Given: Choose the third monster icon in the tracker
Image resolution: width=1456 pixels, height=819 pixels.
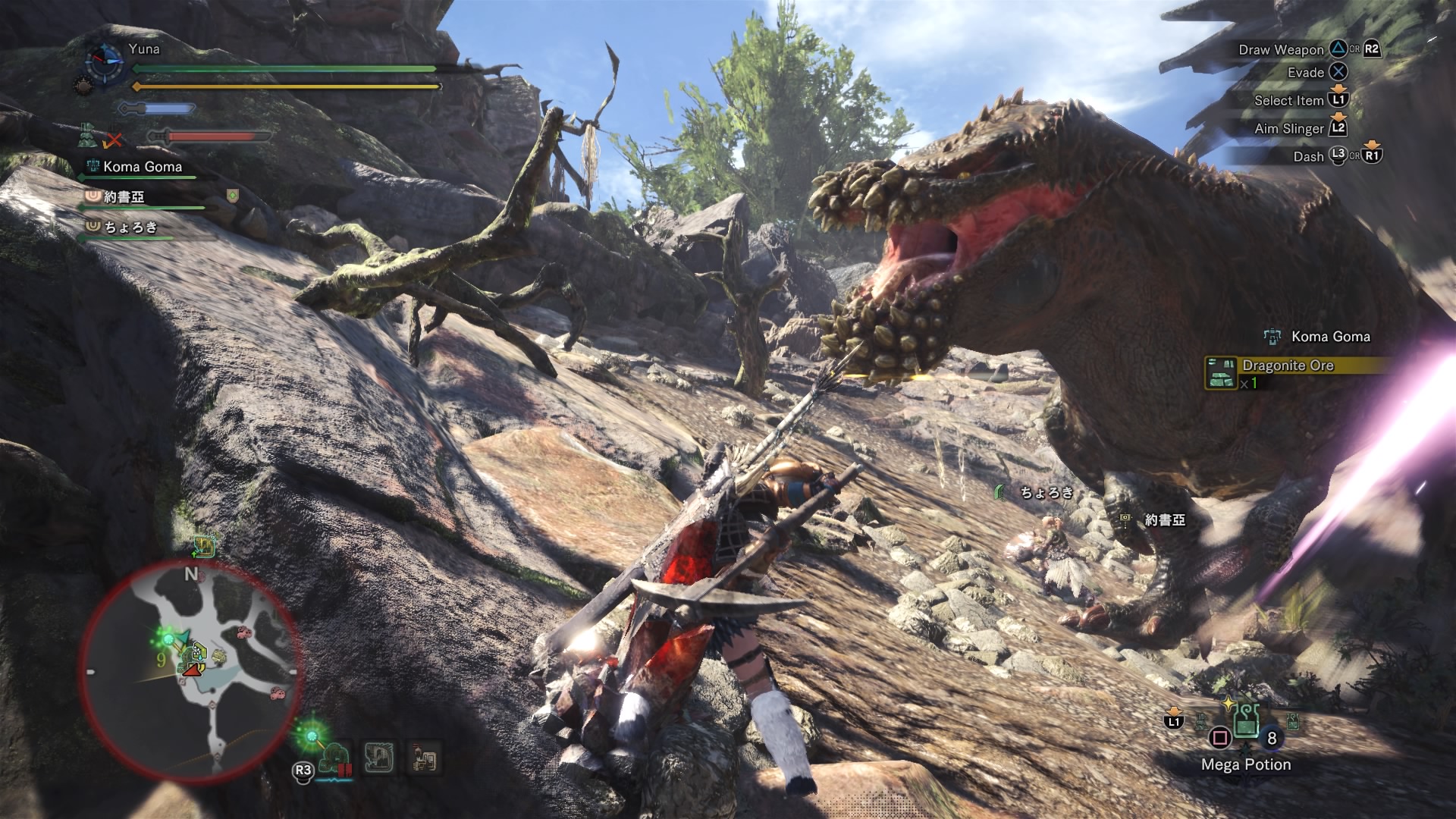Looking at the screenshot, I should tap(424, 757).
